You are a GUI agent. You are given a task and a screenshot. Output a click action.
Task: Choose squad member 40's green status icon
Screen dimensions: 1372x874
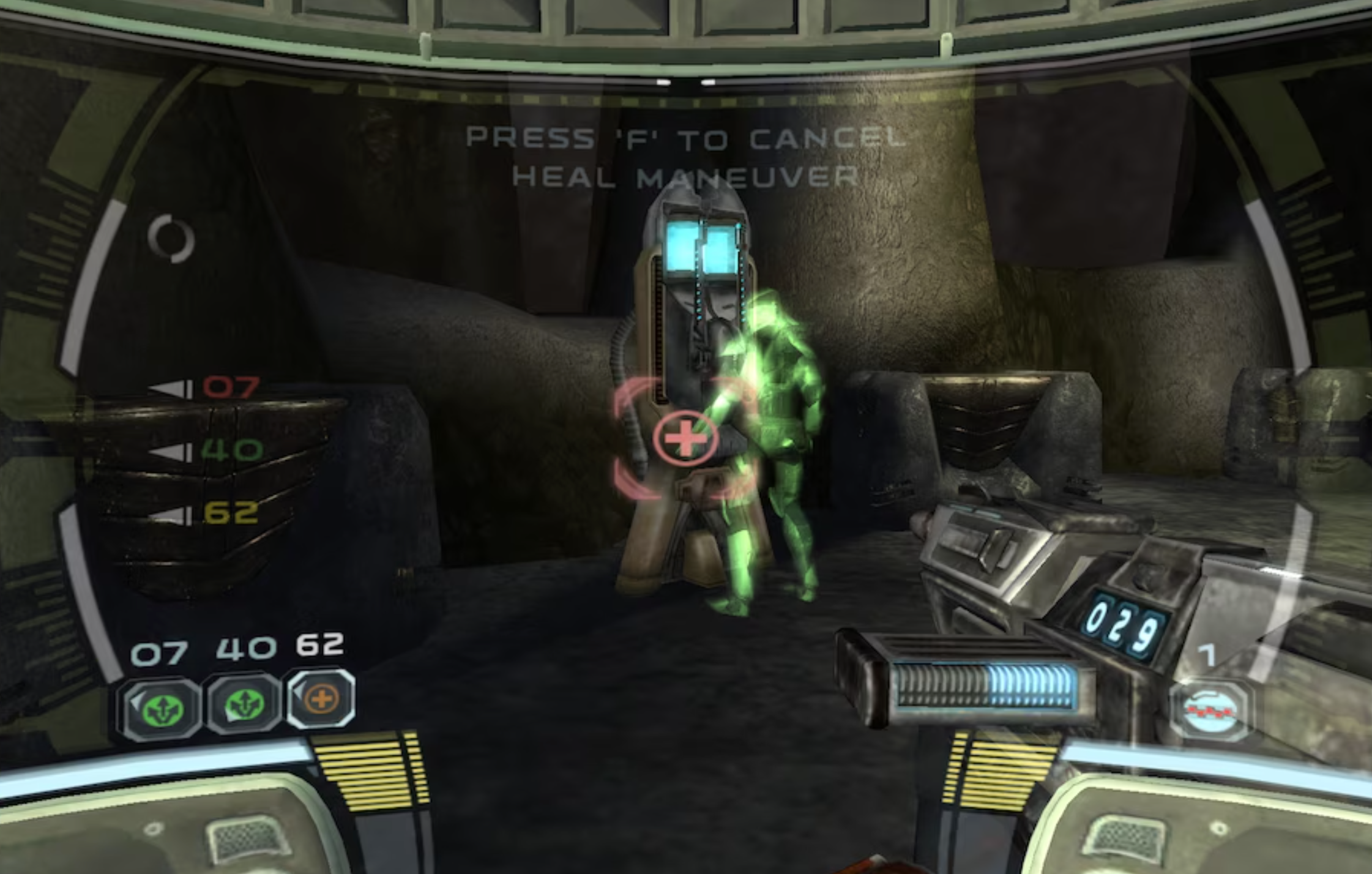click(244, 706)
